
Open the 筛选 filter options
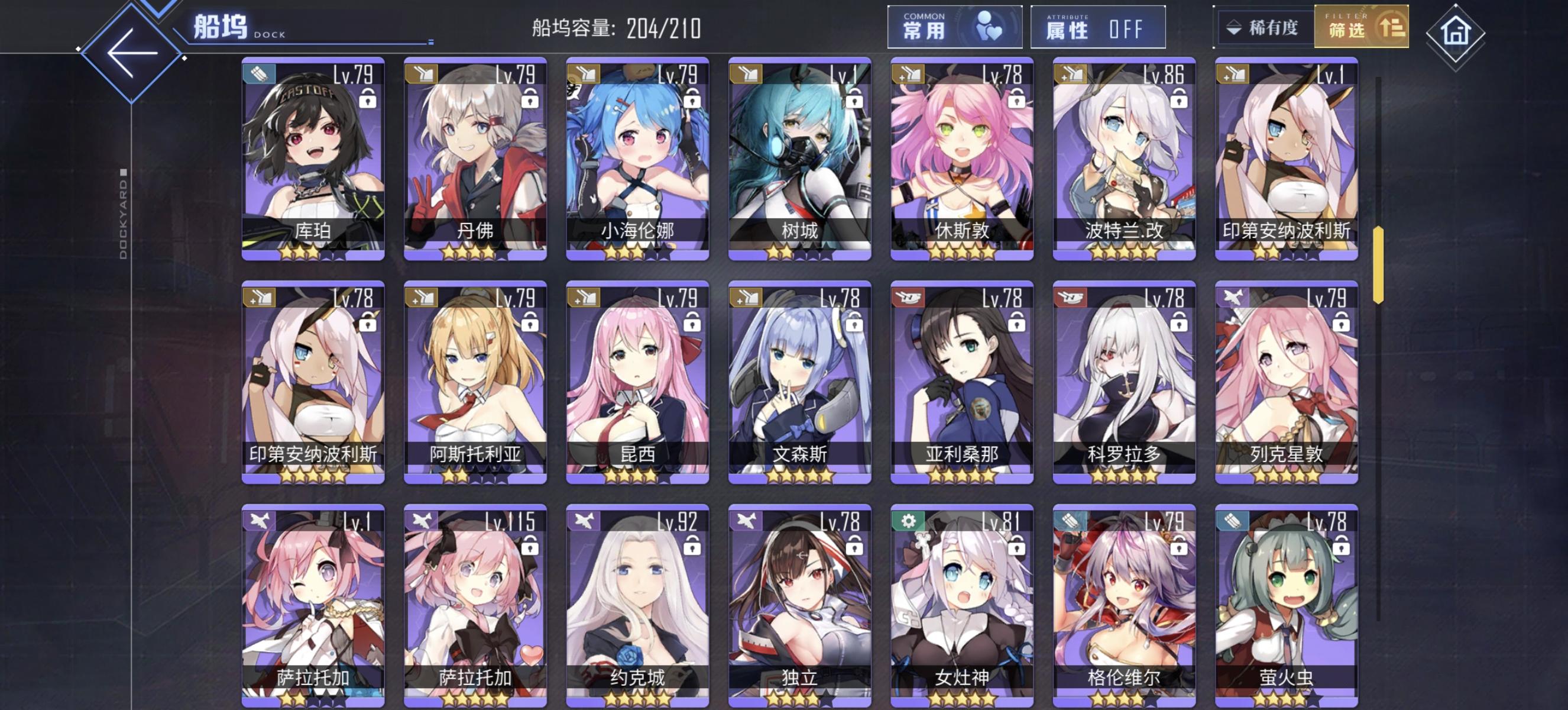[x=1362, y=27]
